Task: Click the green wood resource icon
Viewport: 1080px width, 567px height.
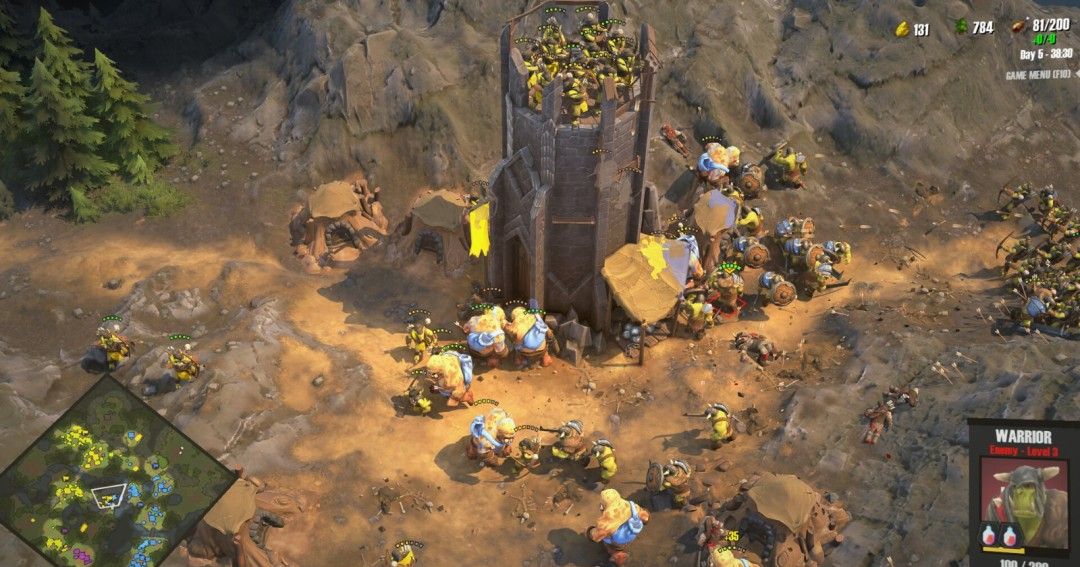Action: tap(962, 27)
